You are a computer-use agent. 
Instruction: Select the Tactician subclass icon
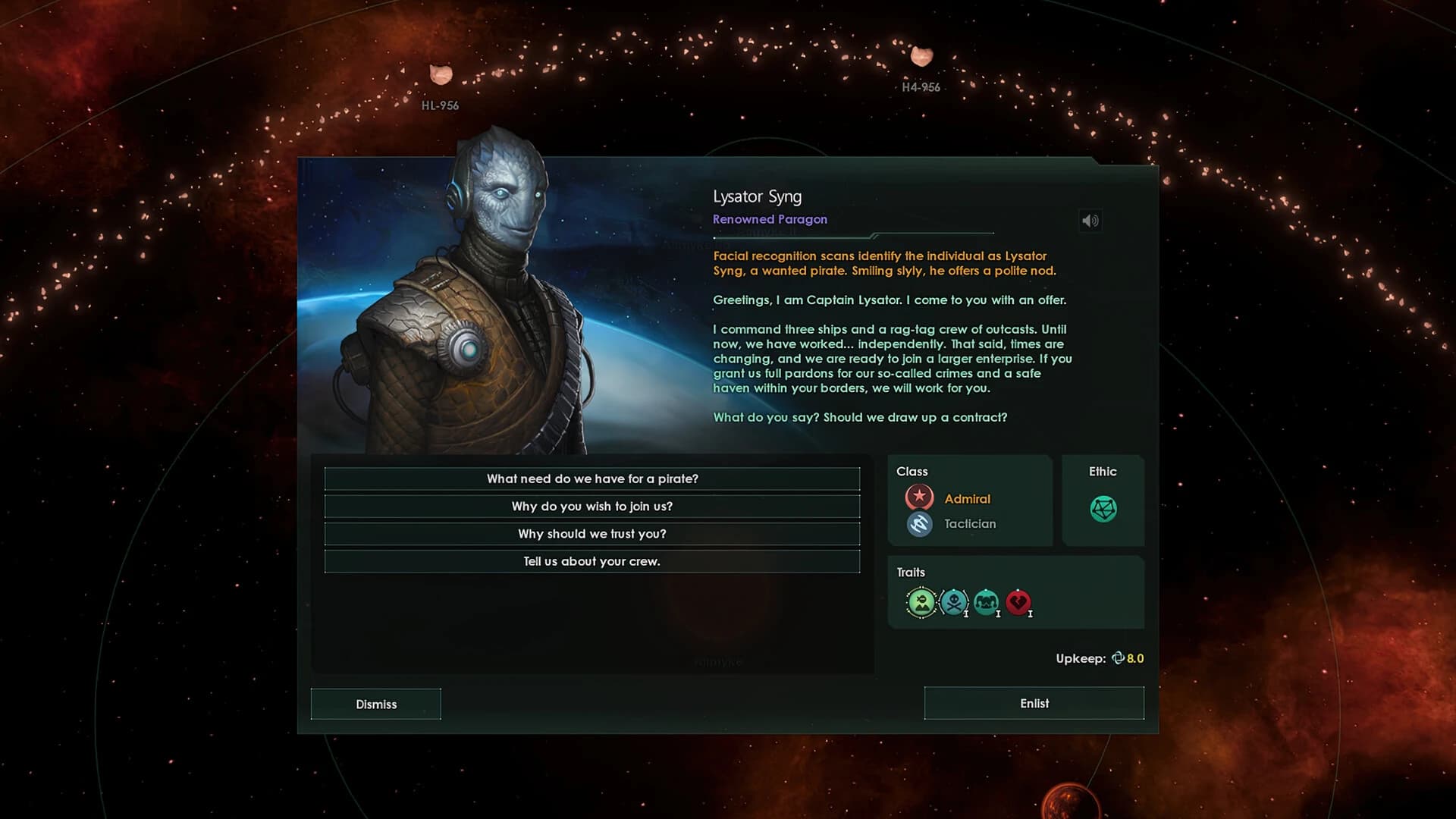coord(919,523)
